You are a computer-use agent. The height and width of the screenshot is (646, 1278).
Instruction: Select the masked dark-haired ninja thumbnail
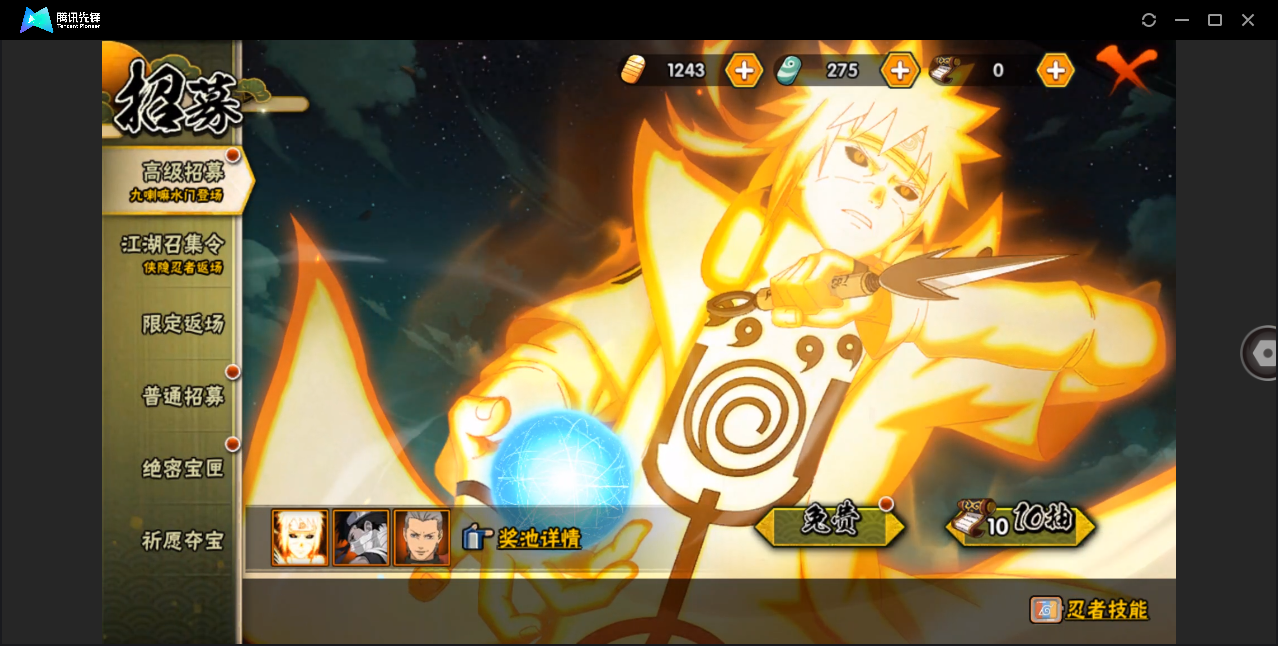(361, 538)
